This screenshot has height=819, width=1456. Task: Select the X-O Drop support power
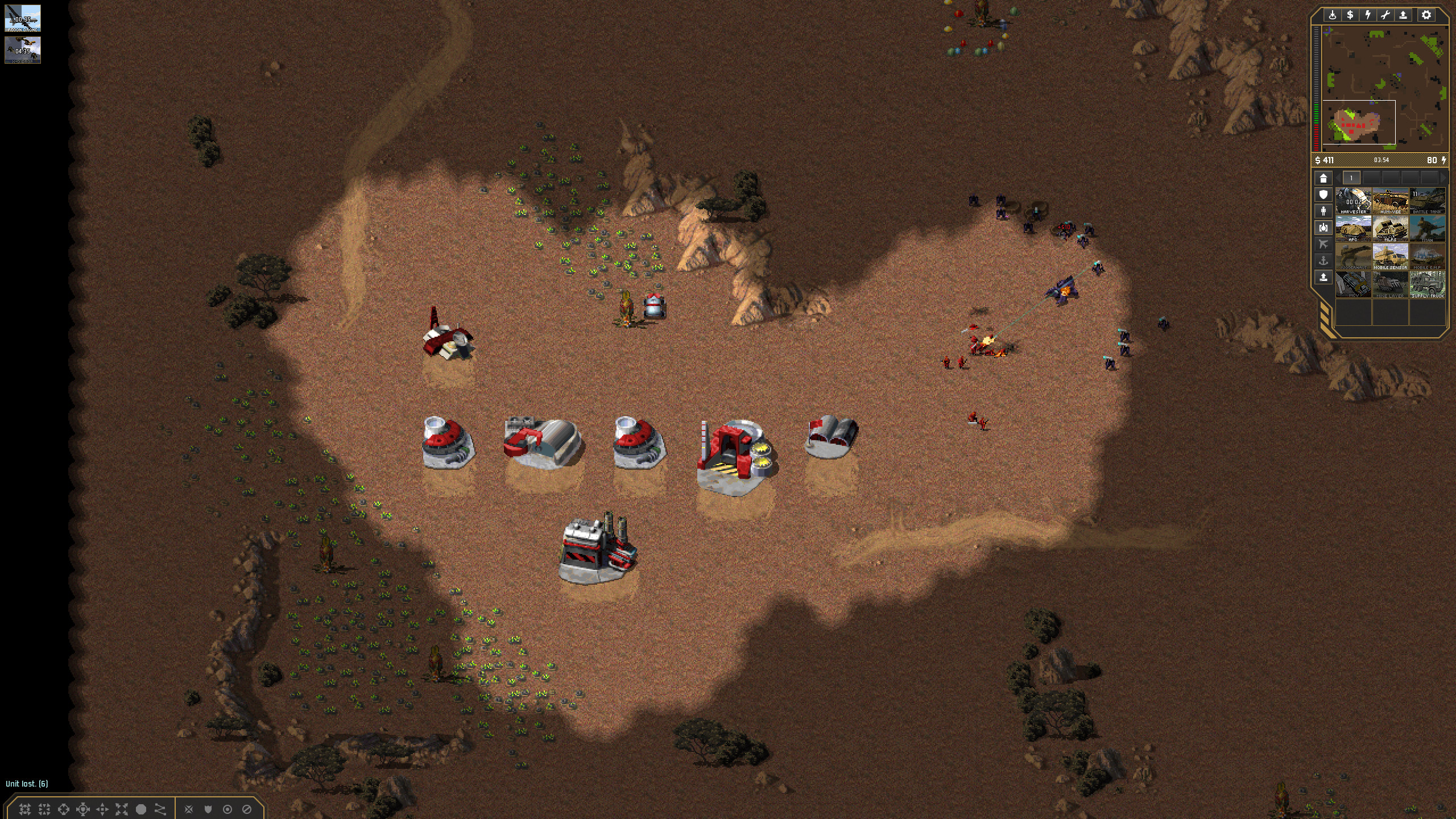pos(23,50)
